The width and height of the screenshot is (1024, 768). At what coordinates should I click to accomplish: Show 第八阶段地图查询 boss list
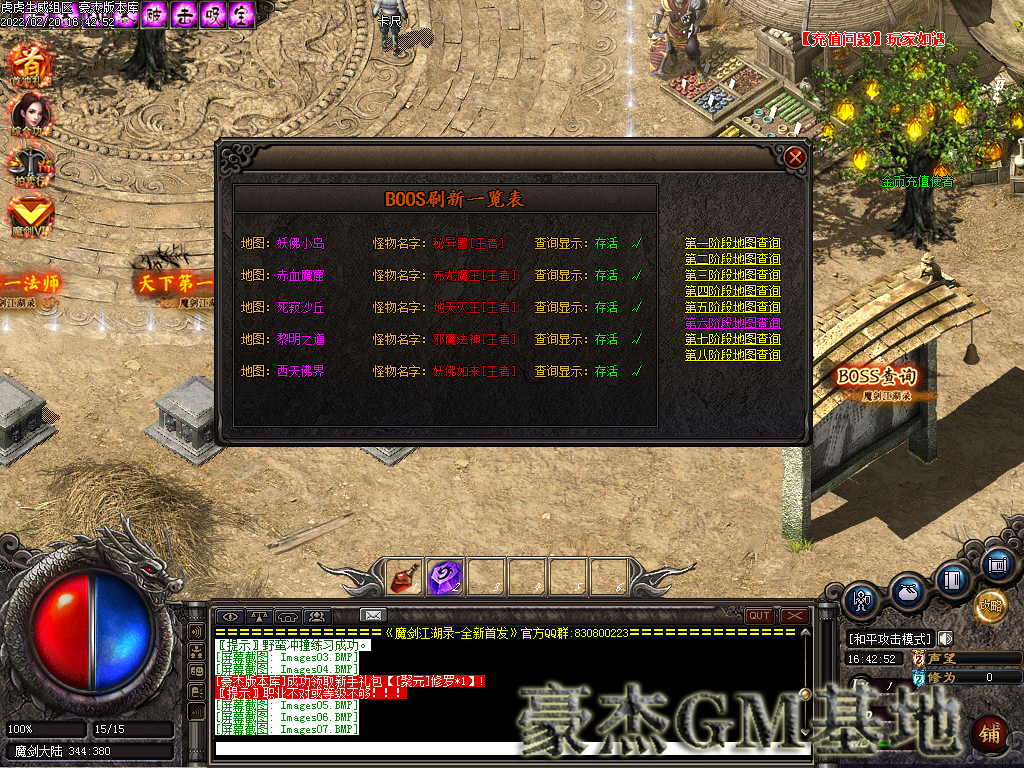tap(732, 355)
